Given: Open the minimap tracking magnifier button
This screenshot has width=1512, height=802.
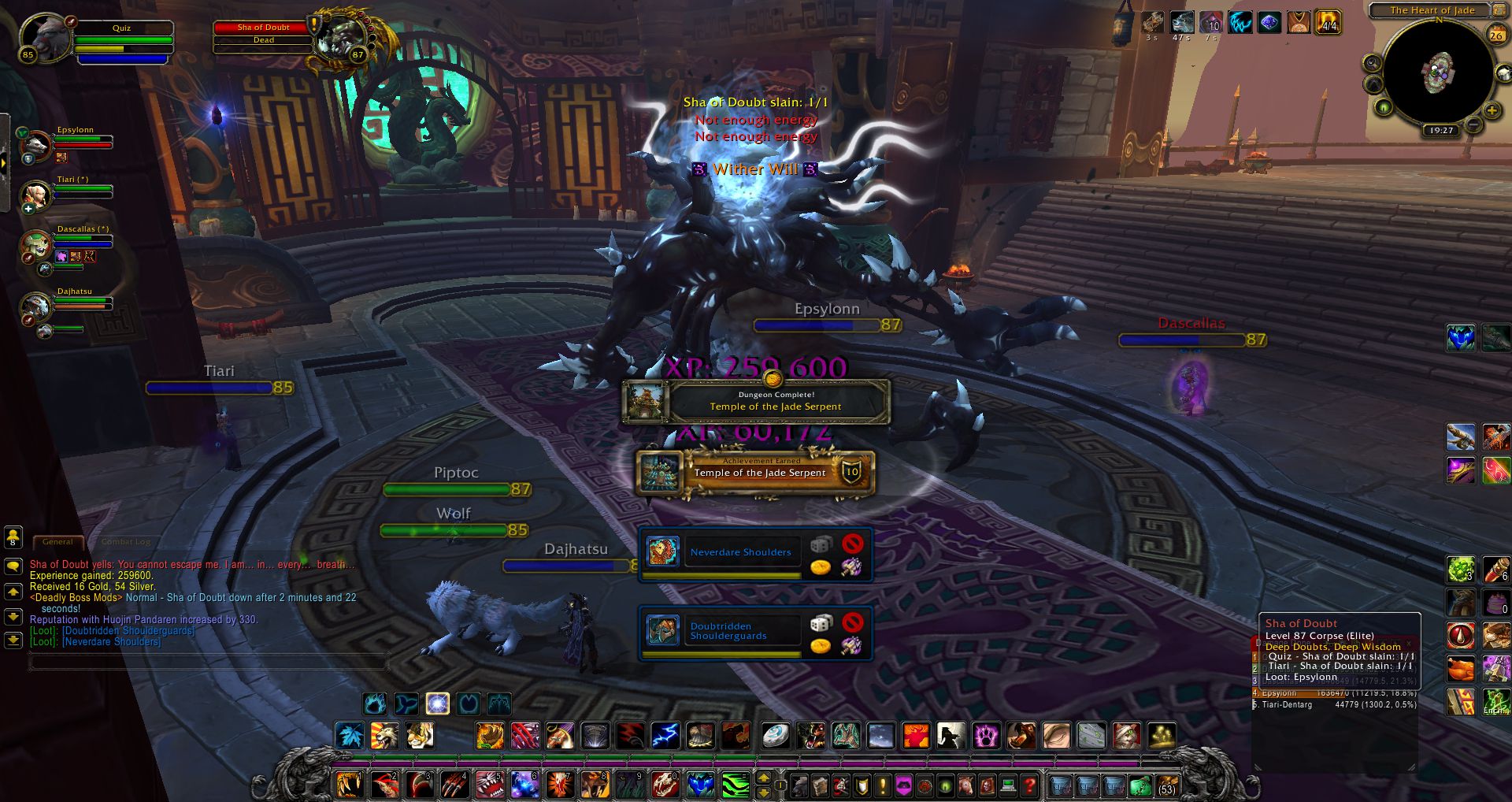Looking at the screenshot, I should point(1372,63).
